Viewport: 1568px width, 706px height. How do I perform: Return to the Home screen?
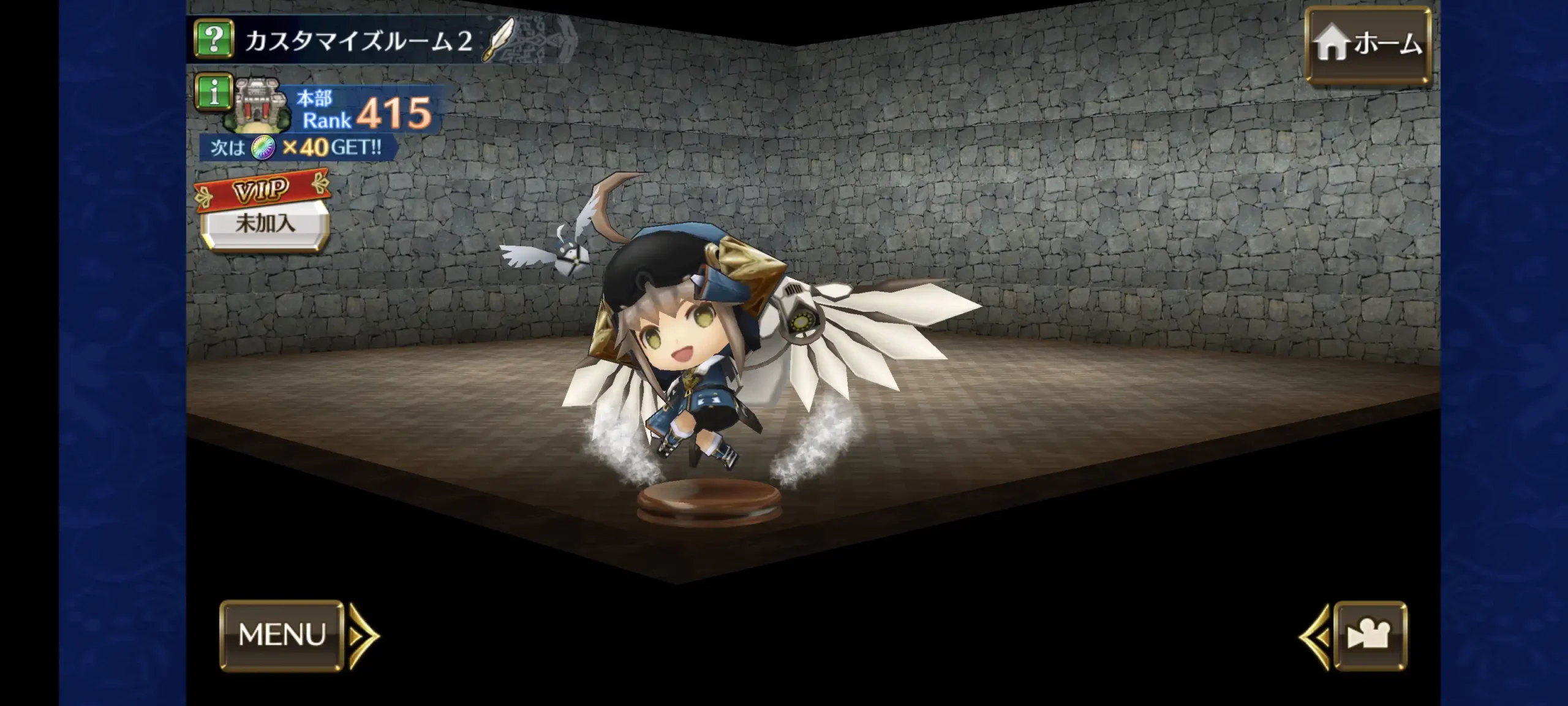(x=1368, y=44)
